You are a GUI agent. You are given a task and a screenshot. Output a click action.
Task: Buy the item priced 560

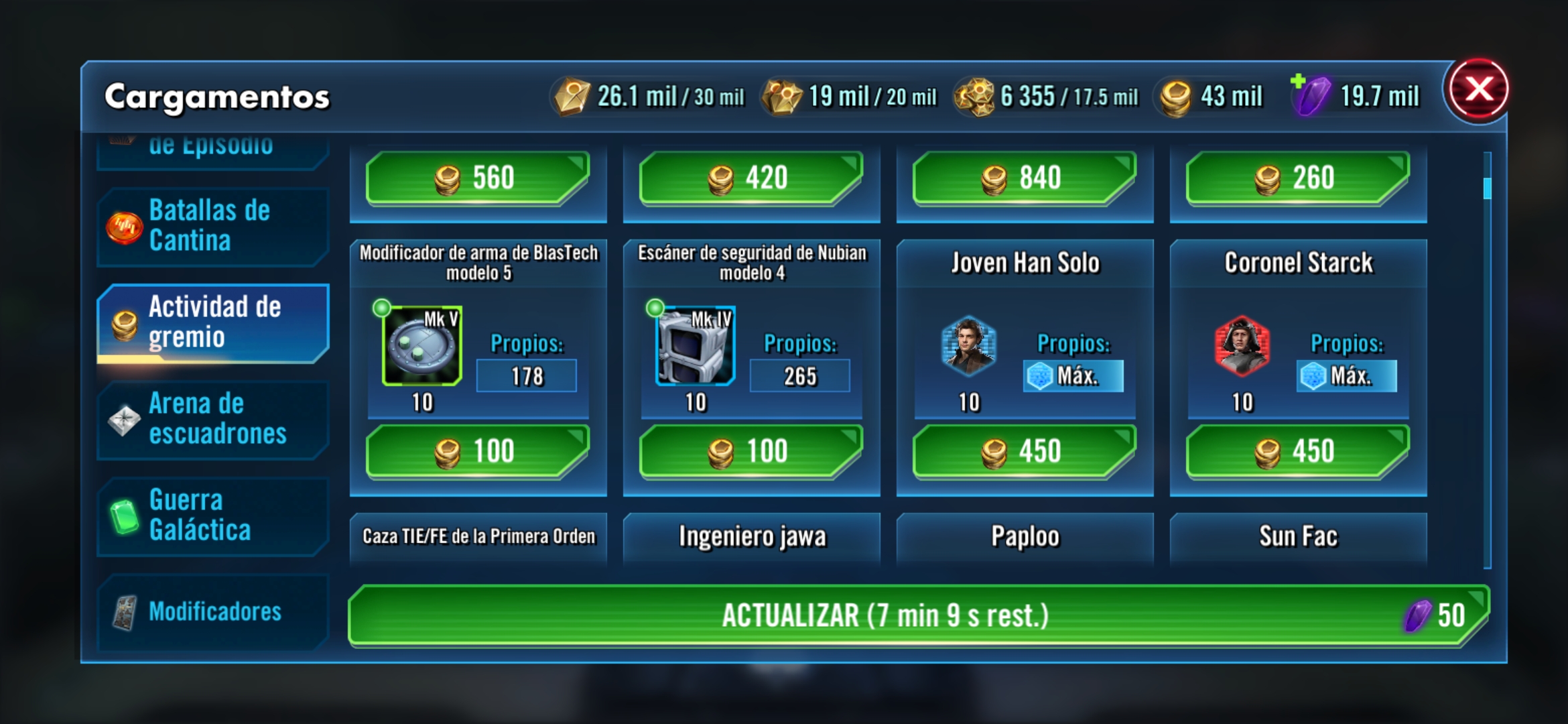477,178
